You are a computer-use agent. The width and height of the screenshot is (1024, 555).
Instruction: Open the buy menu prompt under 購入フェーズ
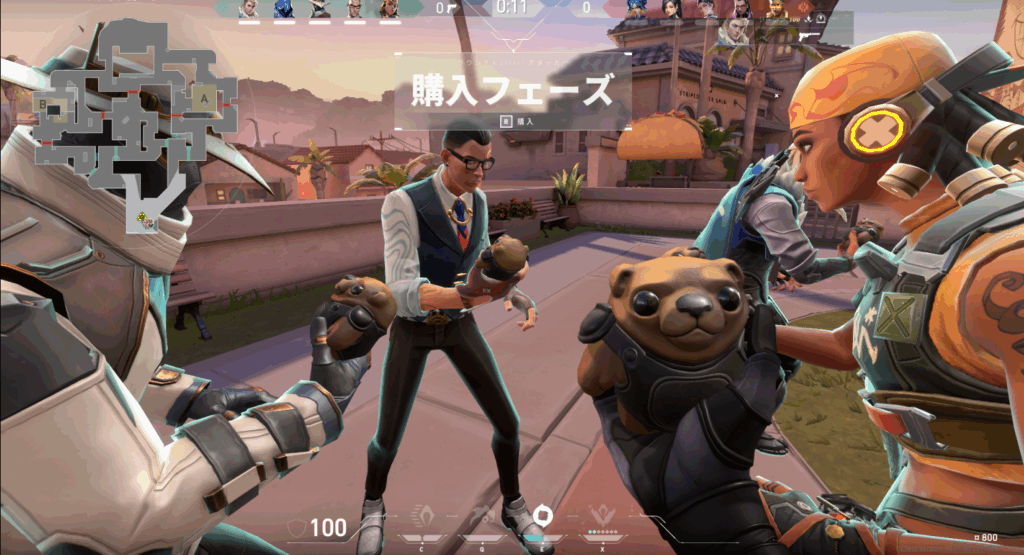coord(513,121)
